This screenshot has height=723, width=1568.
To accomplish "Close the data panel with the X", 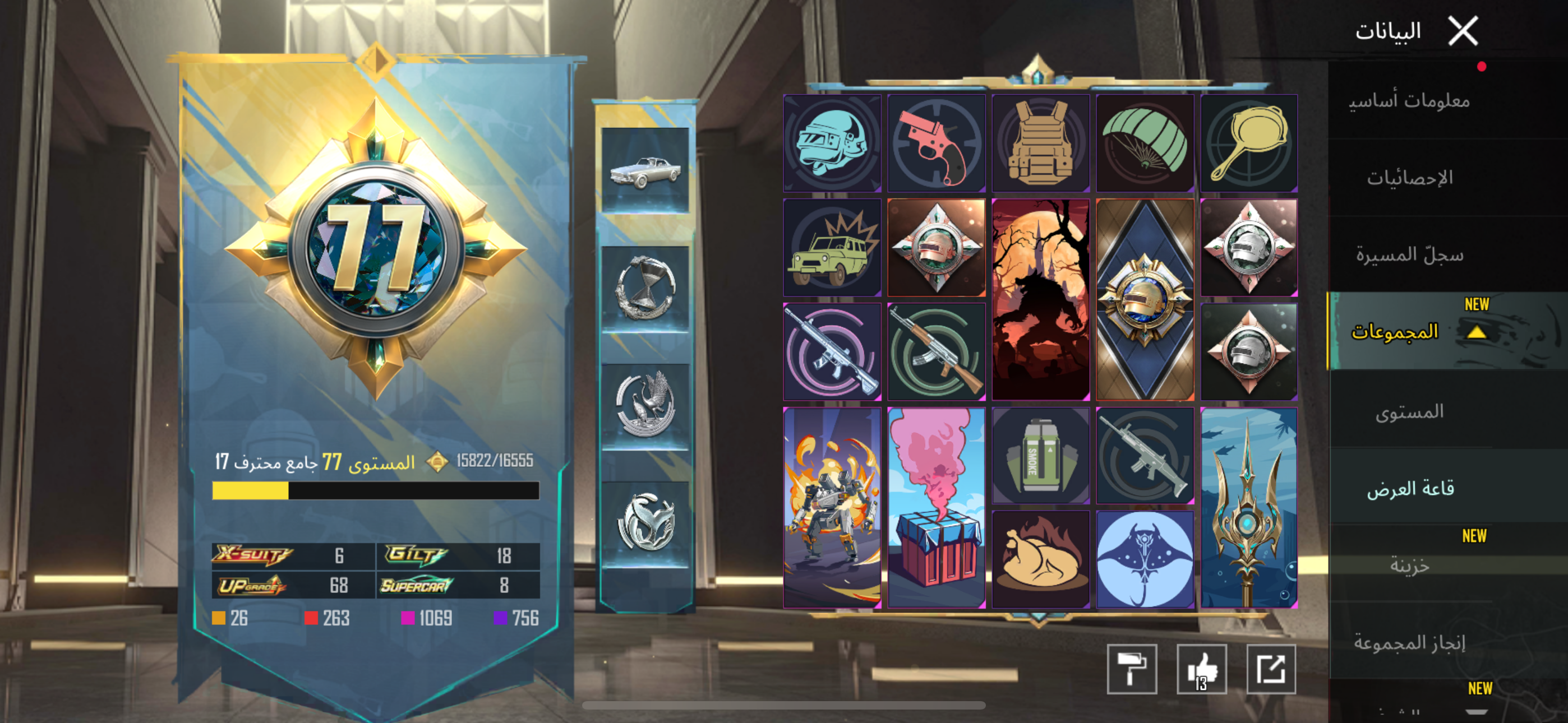I will click(x=1462, y=31).
